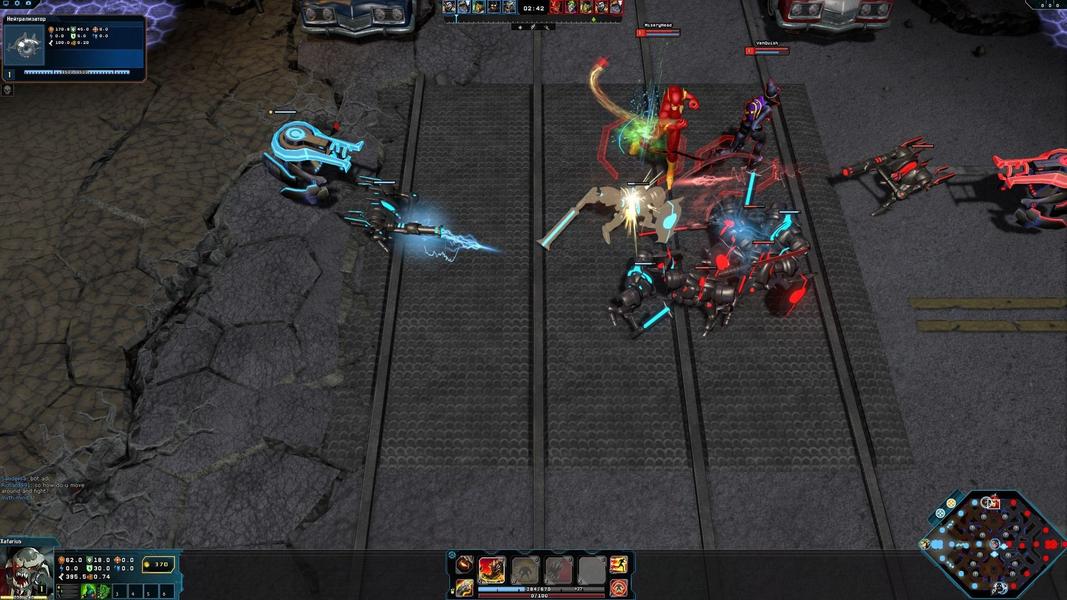Activate the fiery claw ability icon
Viewport: 1067px width, 600px height.
pyautogui.click(x=492, y=570)
